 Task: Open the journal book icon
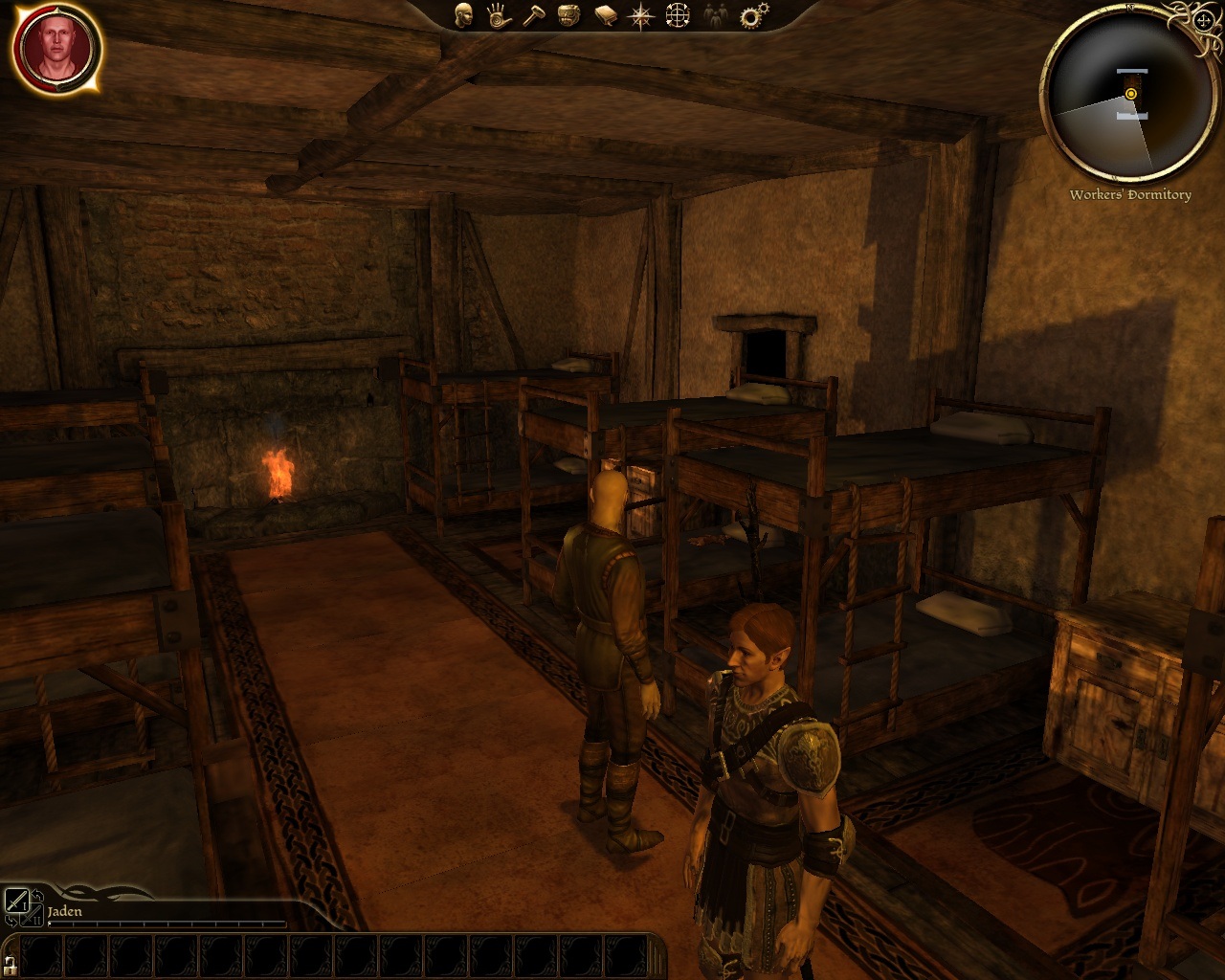click(605, 15)
